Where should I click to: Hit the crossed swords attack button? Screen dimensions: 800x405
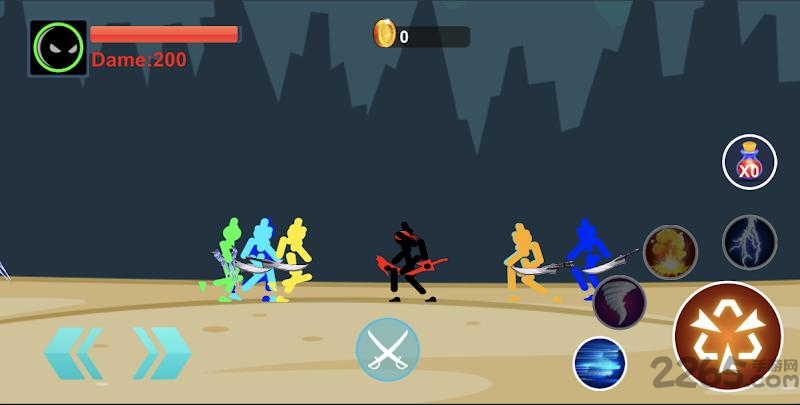[x=387, y=350]
